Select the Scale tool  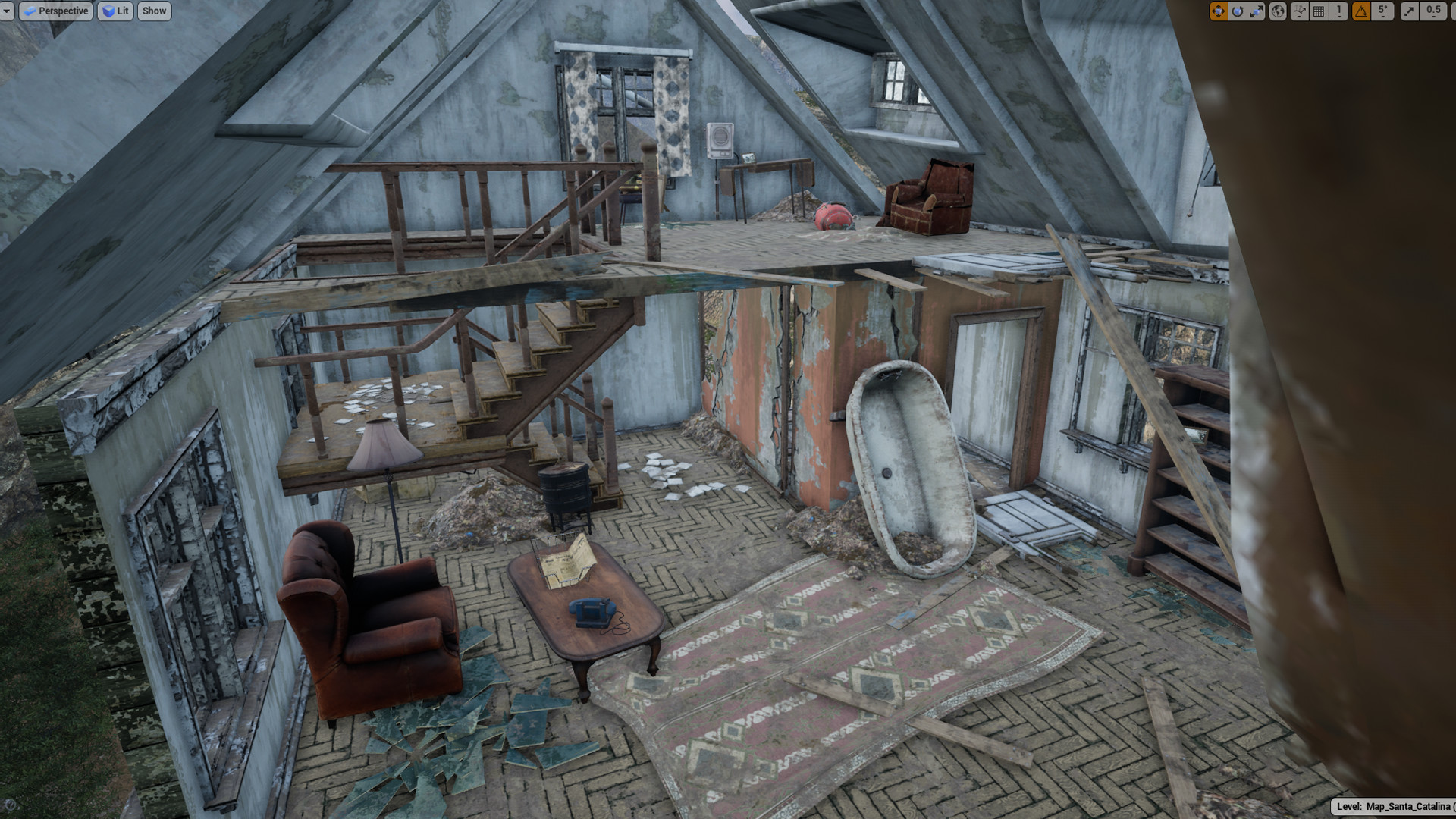click(1257, 11)
